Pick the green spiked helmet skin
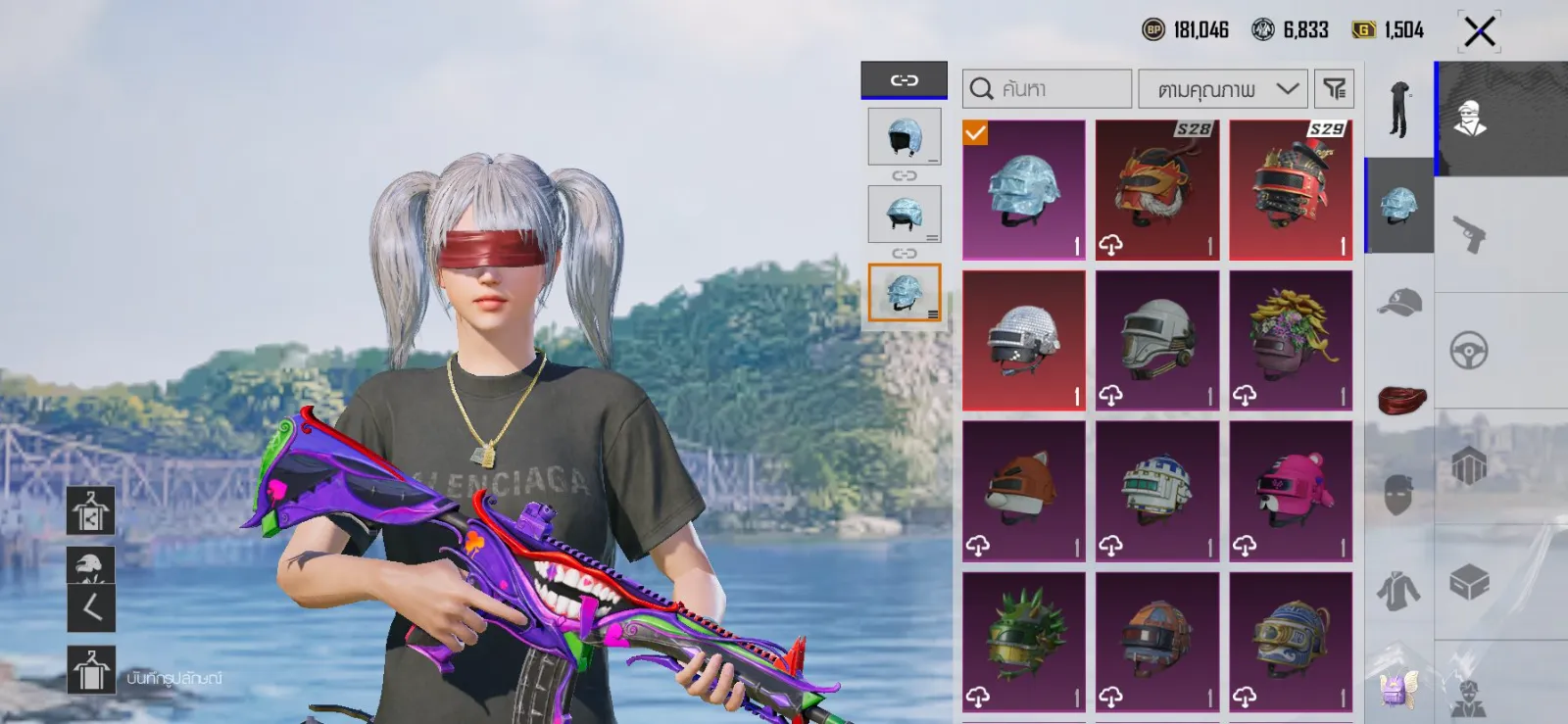The width and height of the screenshot is (1568, 724). pos(1024,642)
